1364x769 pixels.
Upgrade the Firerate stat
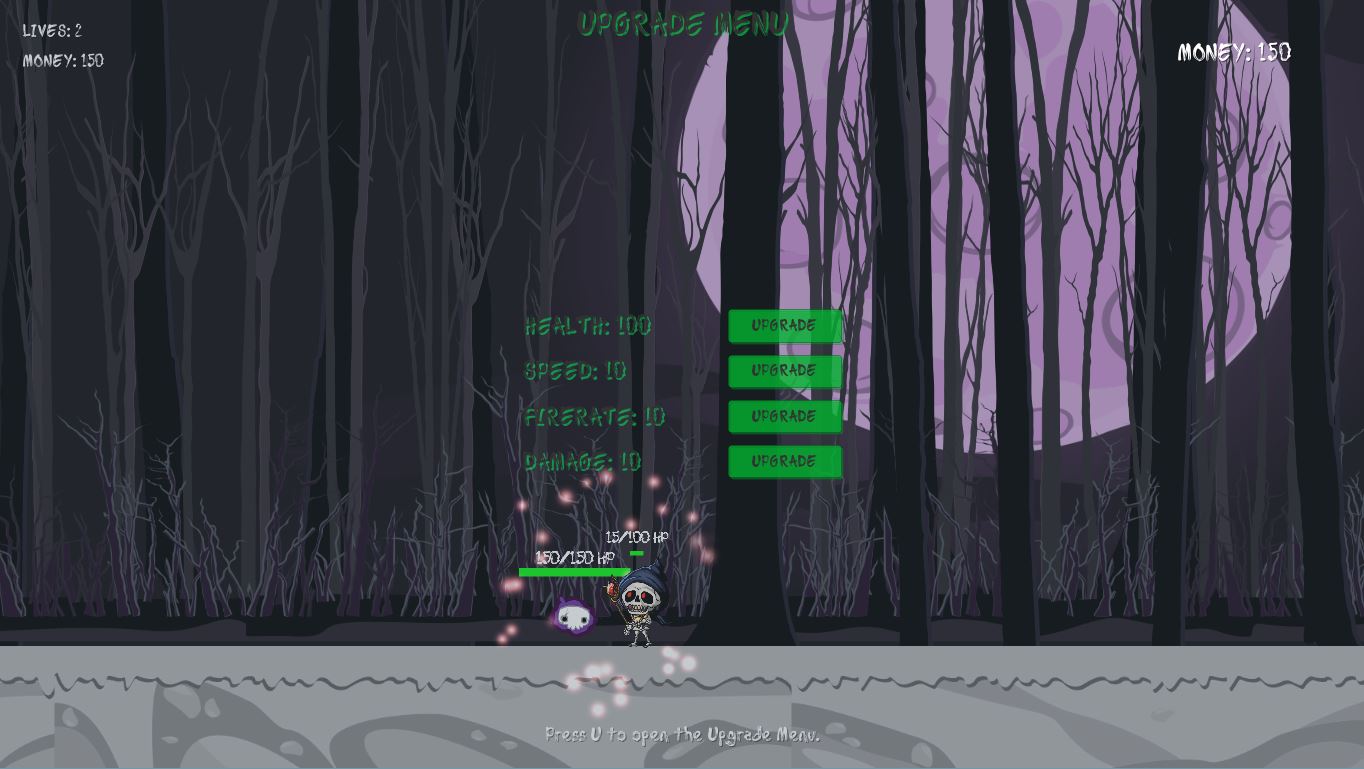(x=785, y=416)
